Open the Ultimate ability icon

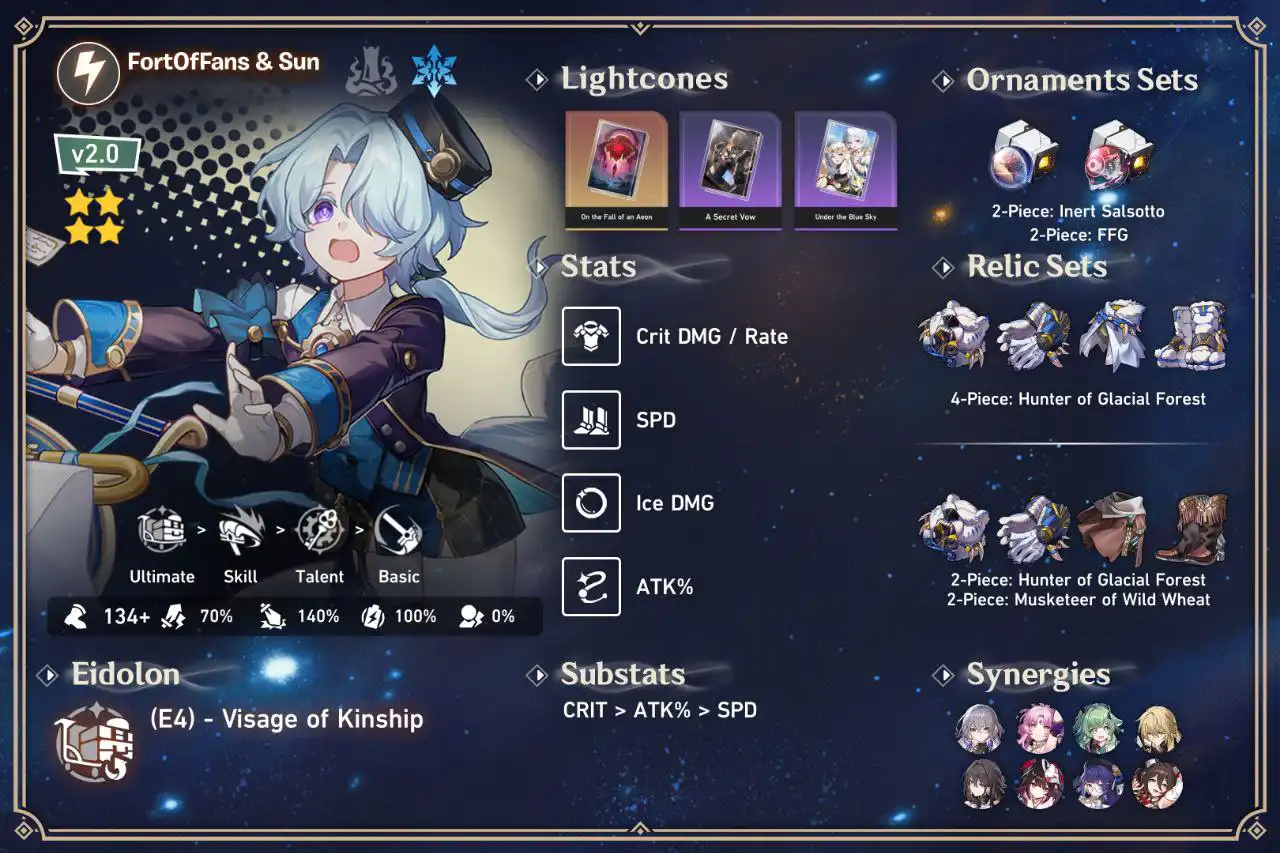[x=162, y=533]
